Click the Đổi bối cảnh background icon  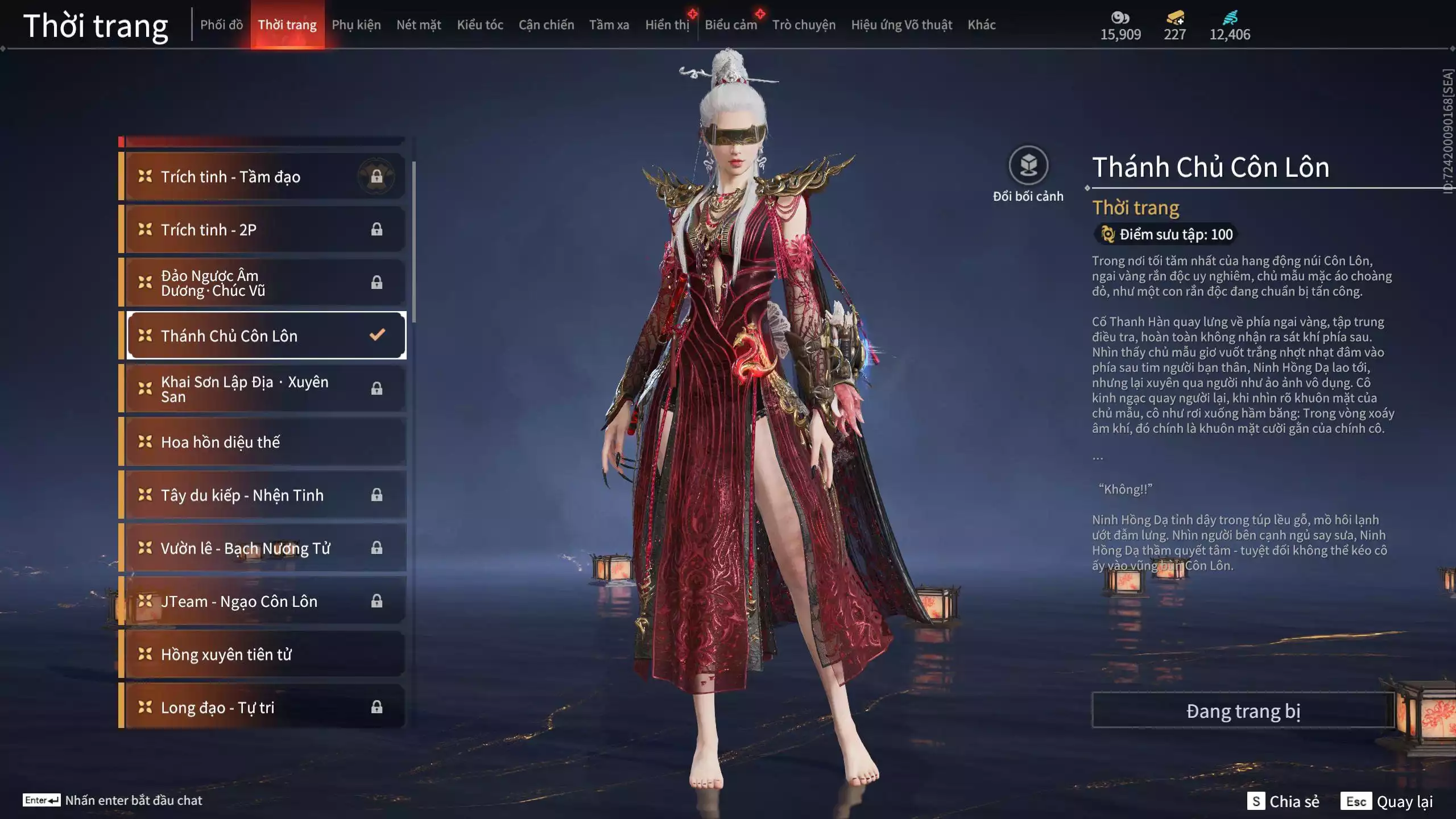tap(1028, 166)
